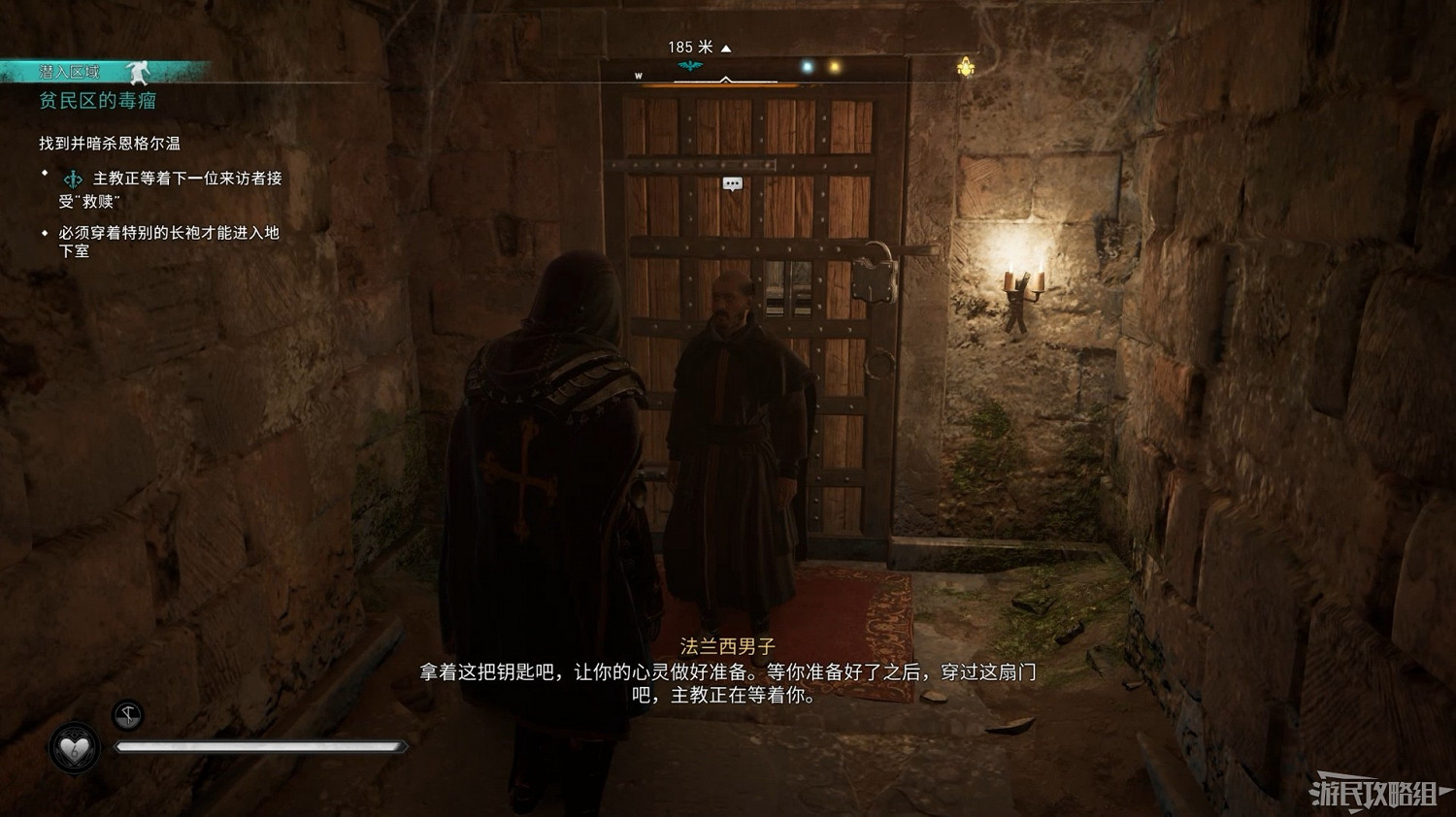Open the speech bubble above the NPC
The image size is (1456, 817).
click(x=732, y=183)
